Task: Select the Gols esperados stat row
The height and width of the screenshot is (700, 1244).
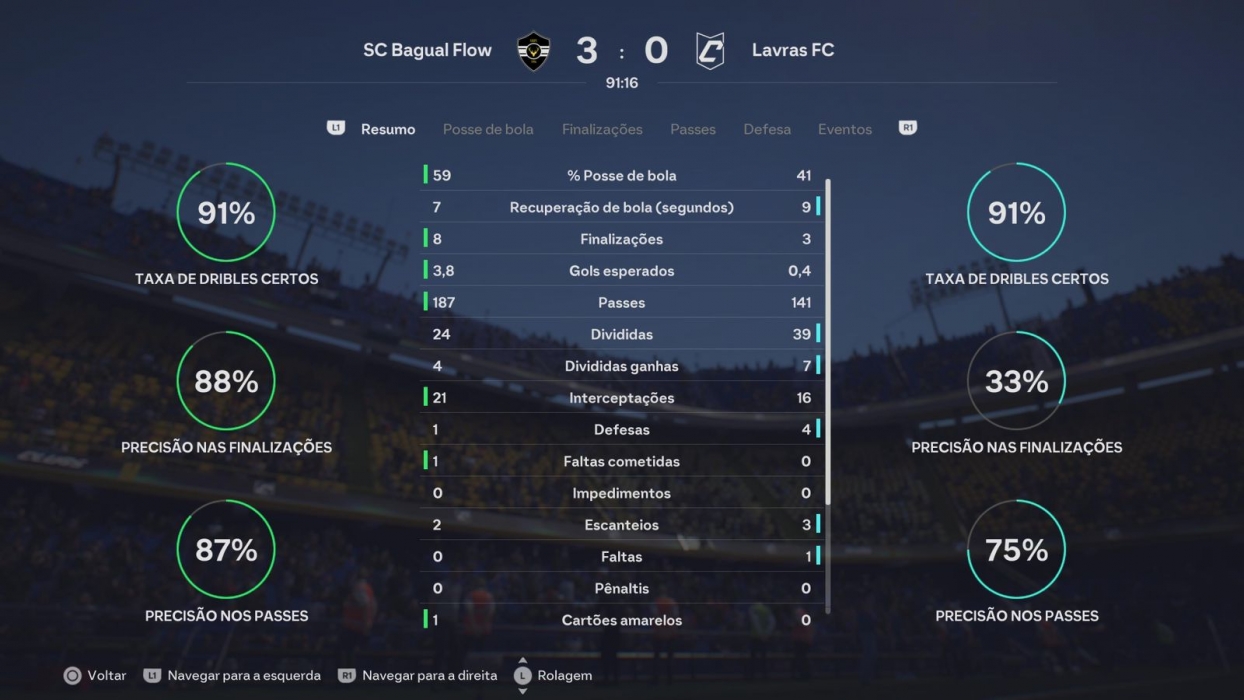Action: (x=622, y=271)
